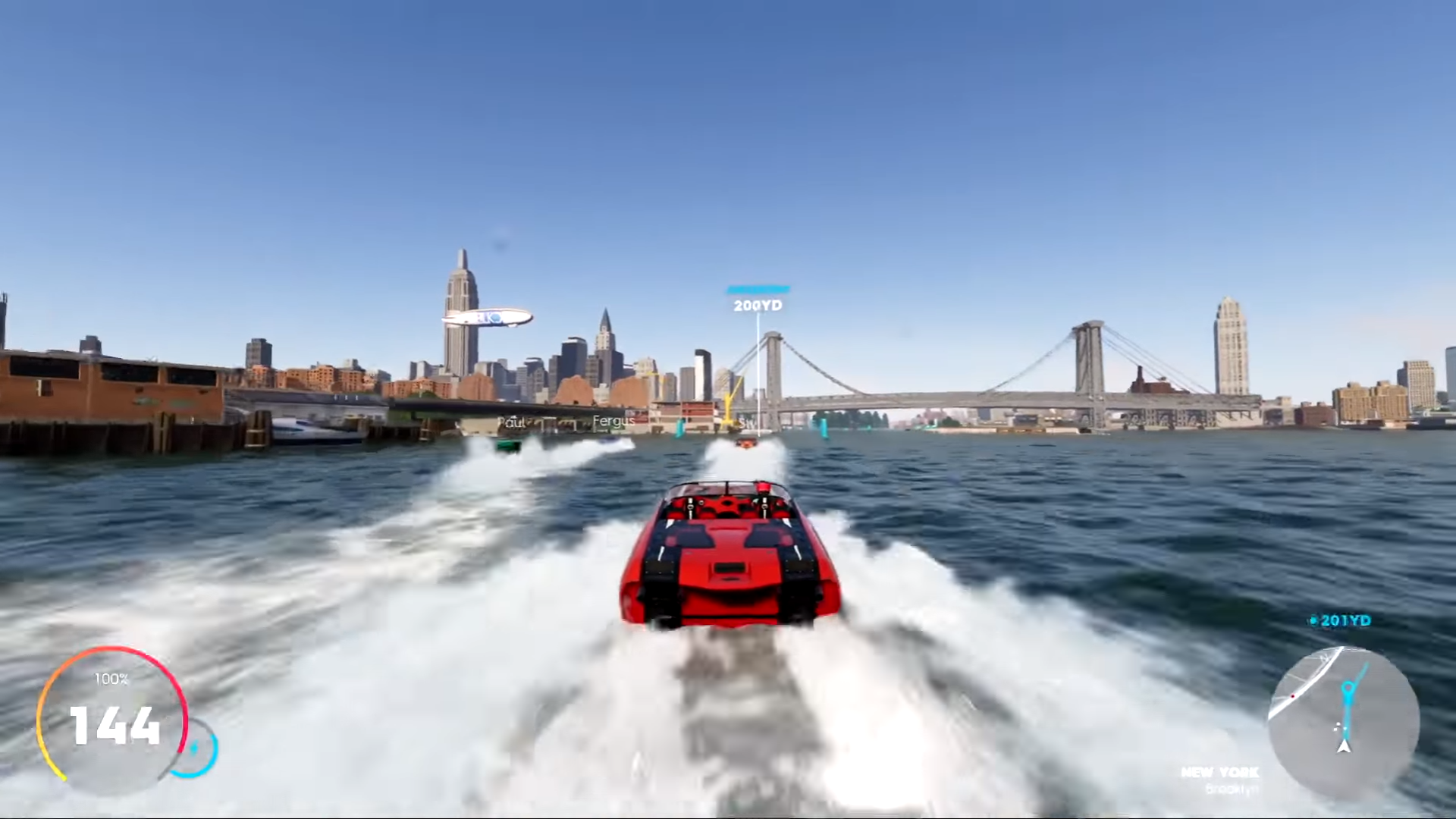Click the red dot on the minimap
1456x819 pixels.
point(1293,696)
